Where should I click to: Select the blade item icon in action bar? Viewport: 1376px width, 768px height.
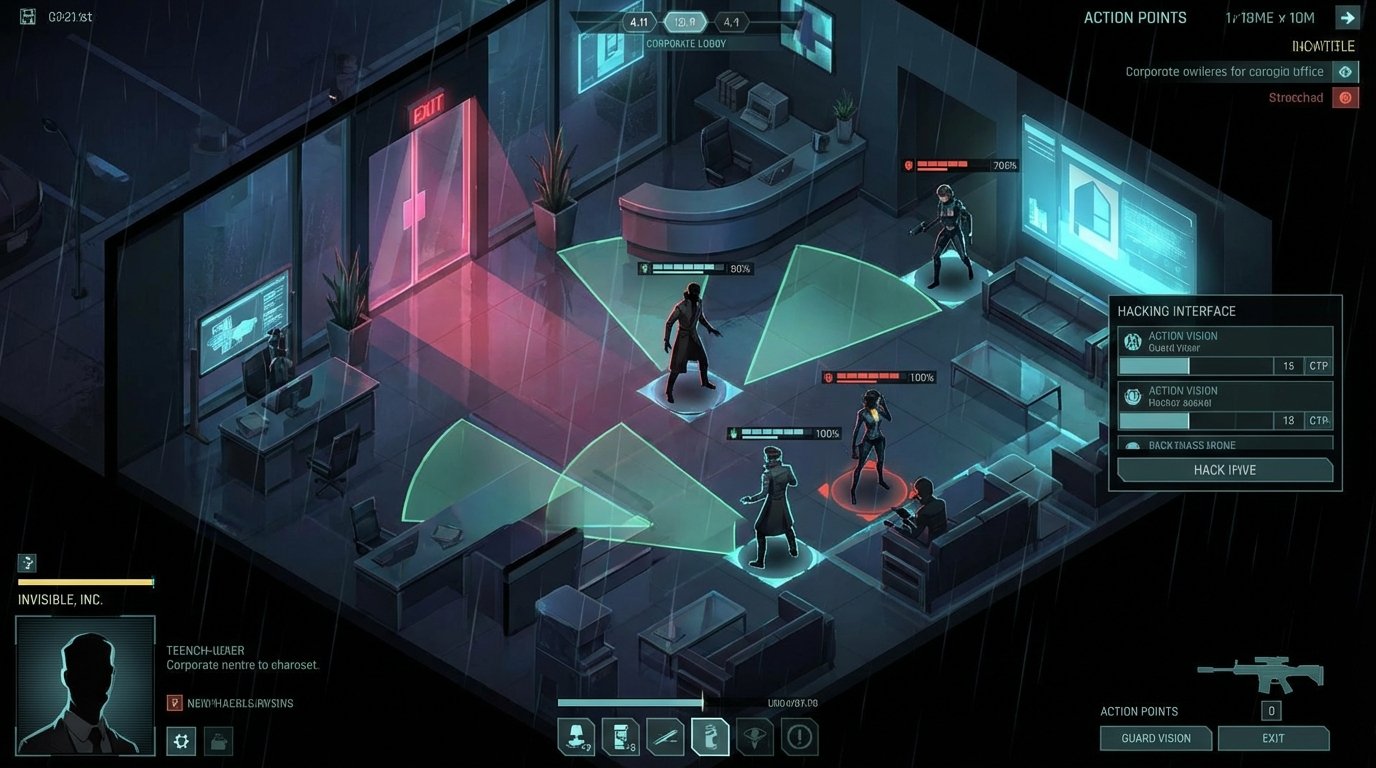click(665, 736)
